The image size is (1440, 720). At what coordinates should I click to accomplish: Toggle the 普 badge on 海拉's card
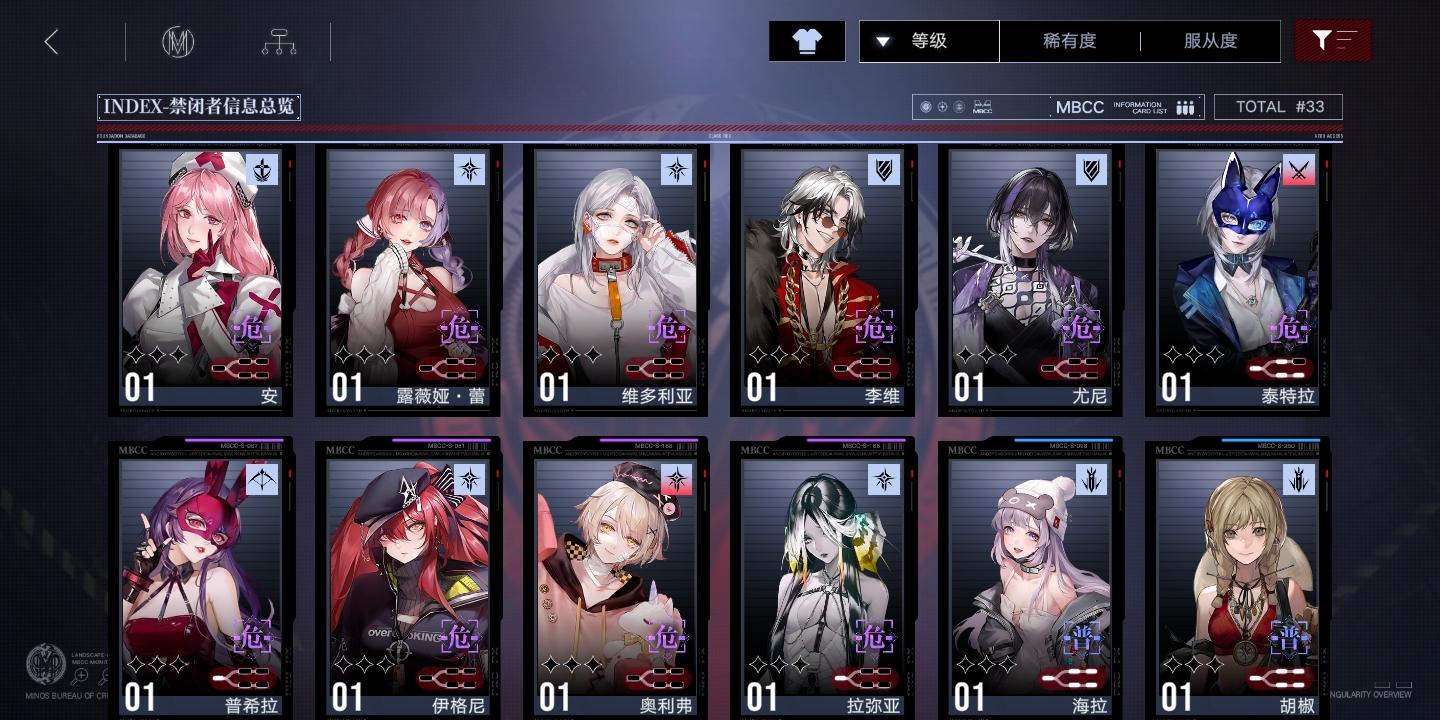[x=1081, y=636]
